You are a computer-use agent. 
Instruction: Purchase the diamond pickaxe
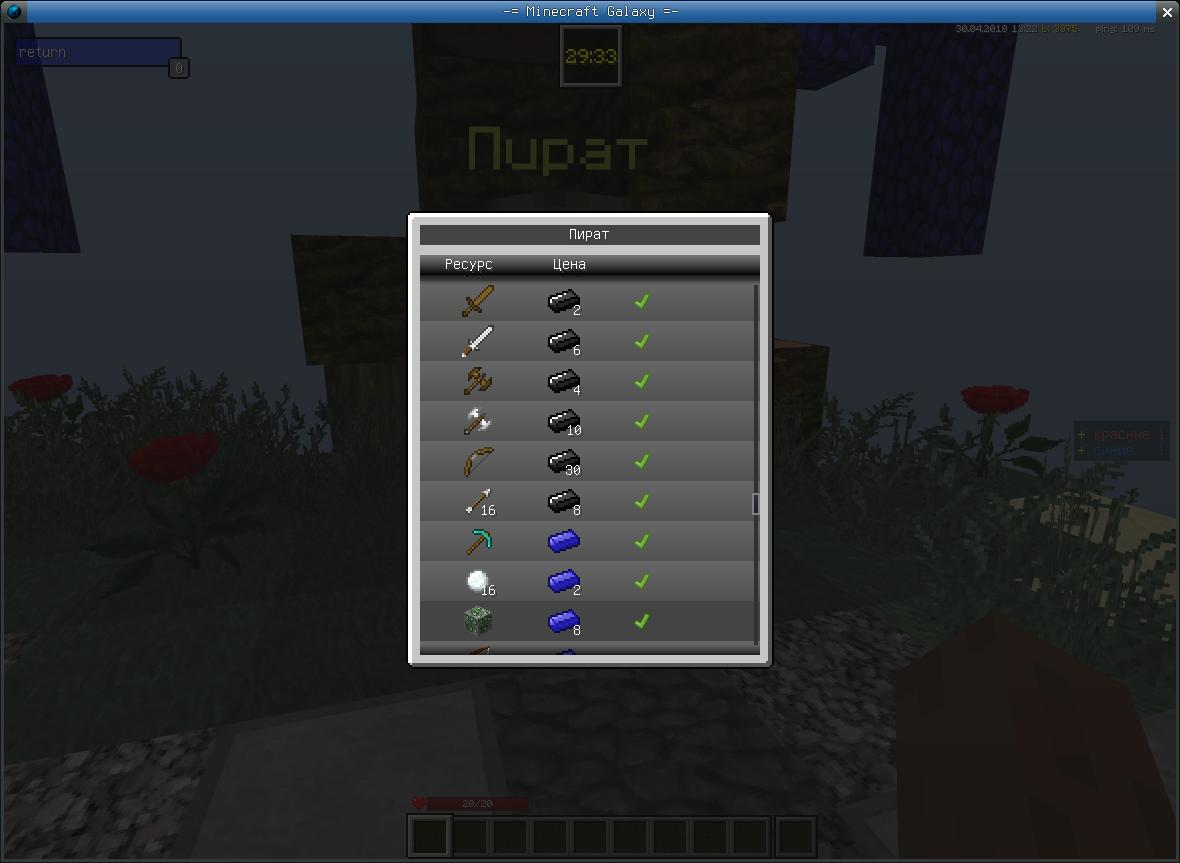coord(478,541)
